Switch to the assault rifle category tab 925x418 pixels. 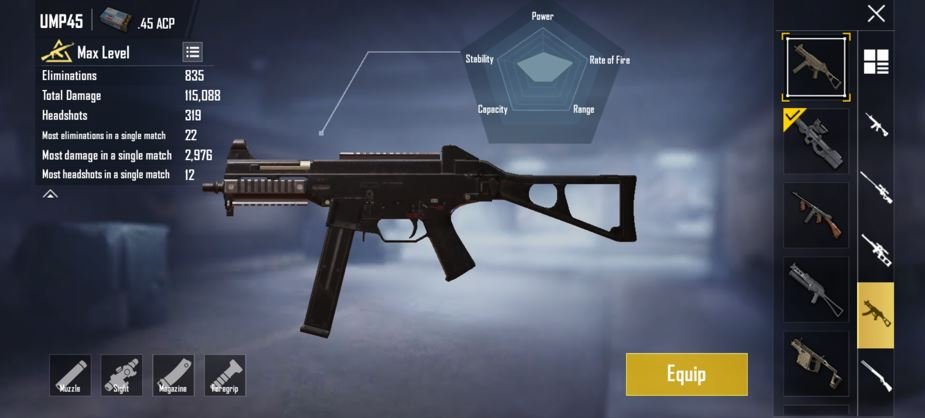(x=876, y=125)
